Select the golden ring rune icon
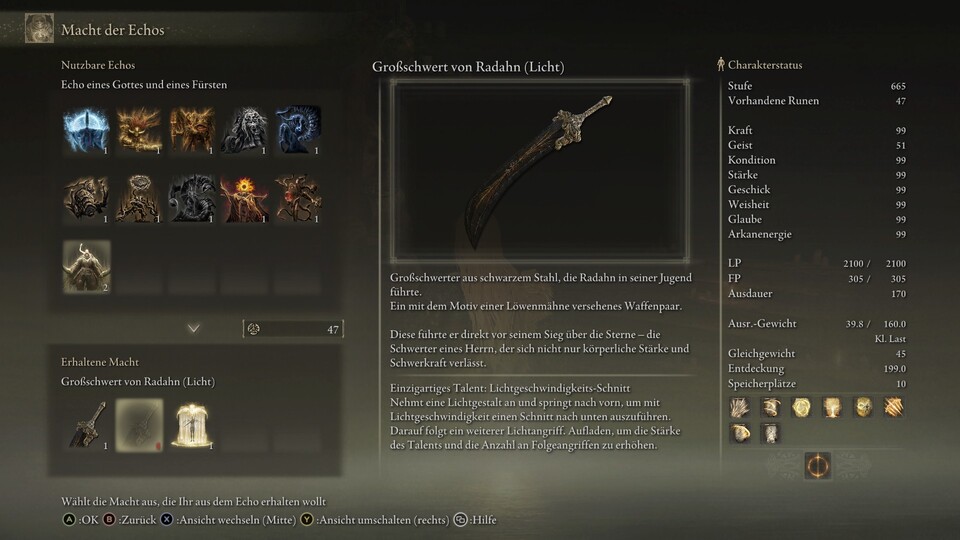The width and height of the screenshot is (960, 540). [817, 465]
